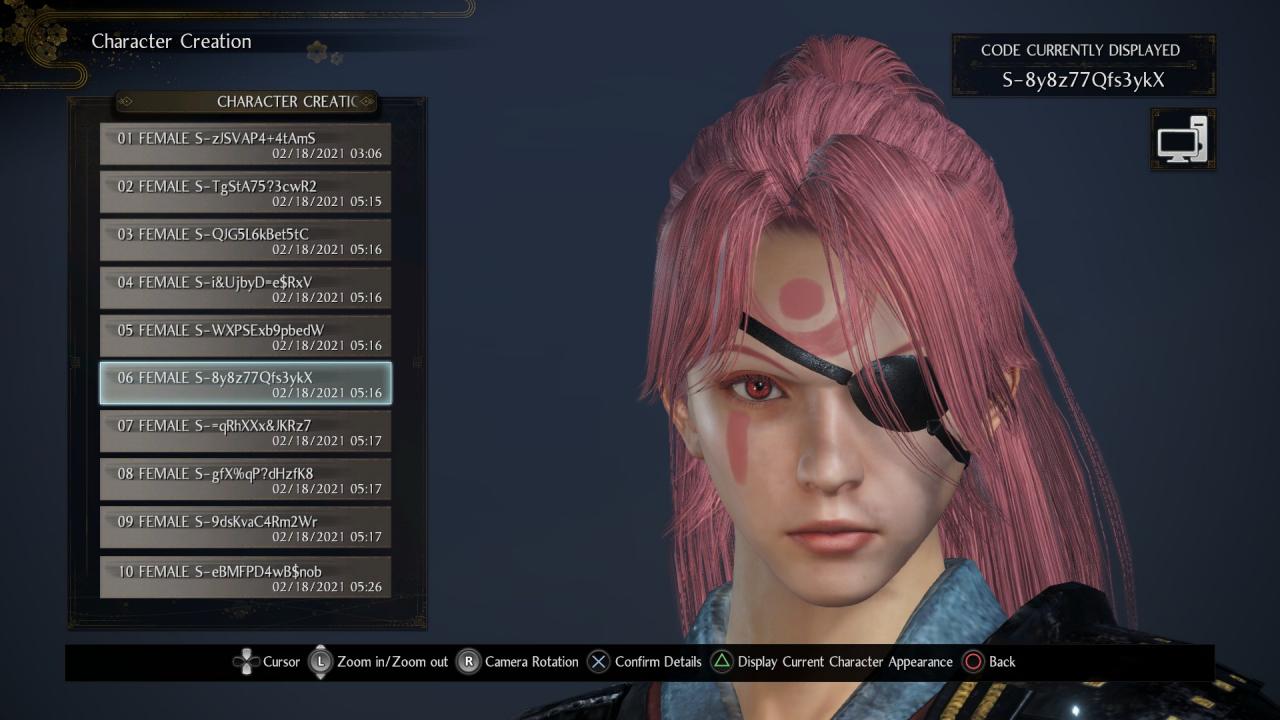
Task: Select entry 10 FEMALE S-eBMFPD4wB$nob
Action: coord(245,577)
